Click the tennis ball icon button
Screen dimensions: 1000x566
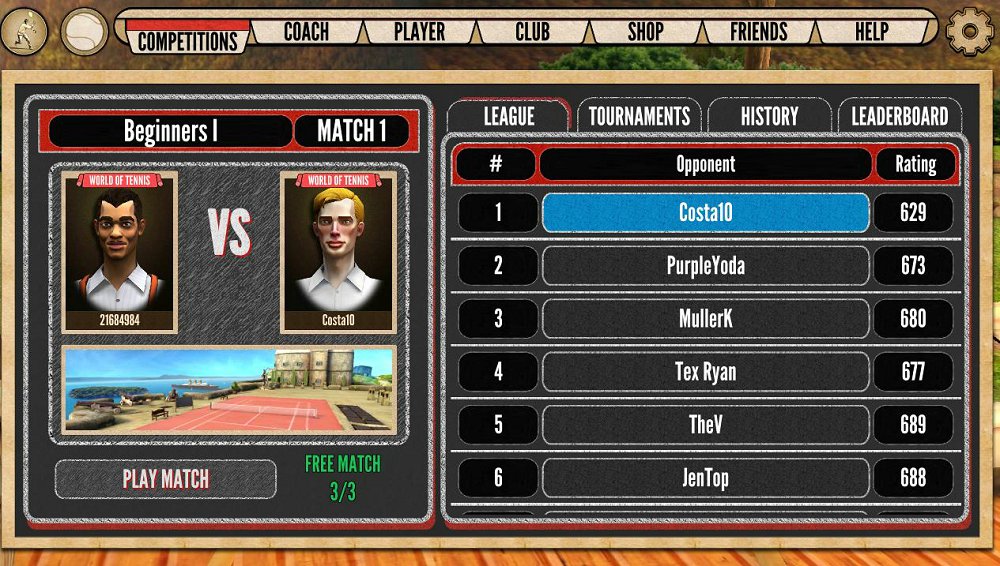pyautogui.click(x=84, y=32)
